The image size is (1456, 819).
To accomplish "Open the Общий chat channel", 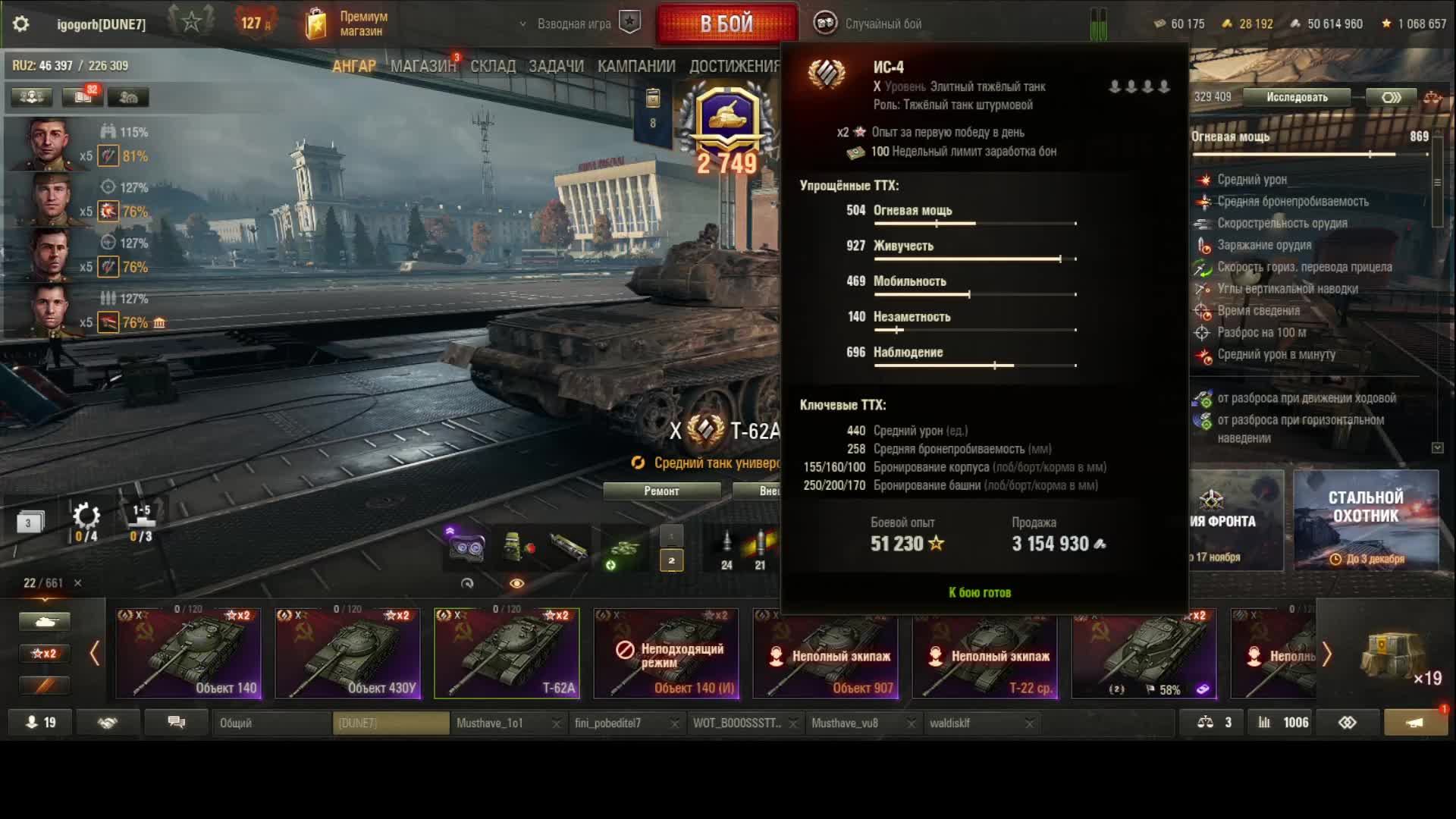I will (271, 723).
